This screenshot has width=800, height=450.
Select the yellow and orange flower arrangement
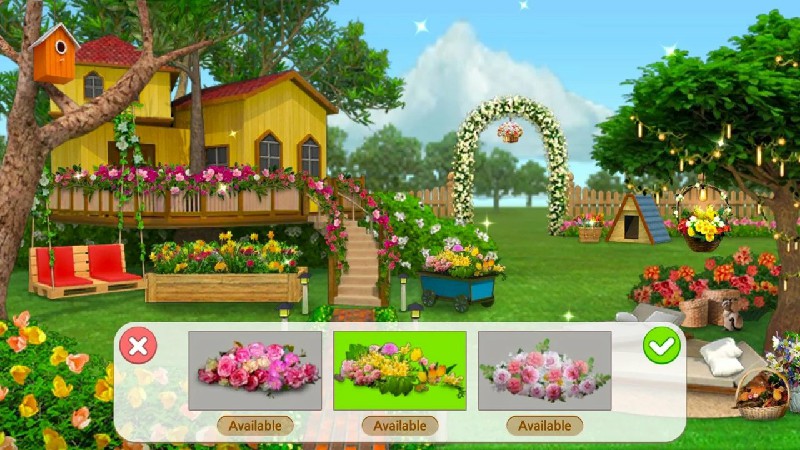400,371
